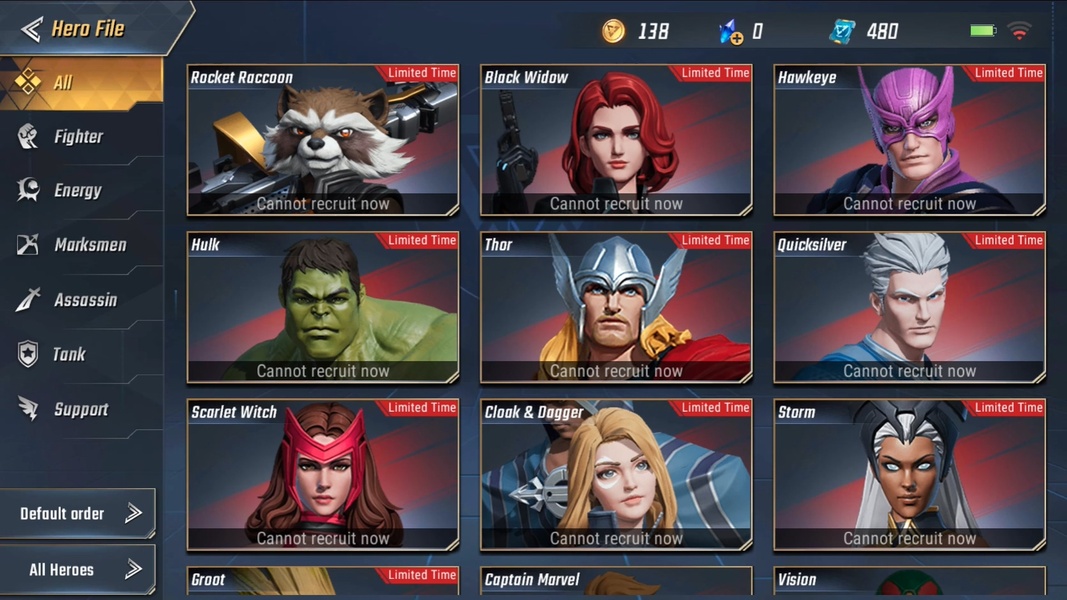Viewport: 1067px width, 600px height.
Task: Switch to the Tank tab
Action: point(68,354)
